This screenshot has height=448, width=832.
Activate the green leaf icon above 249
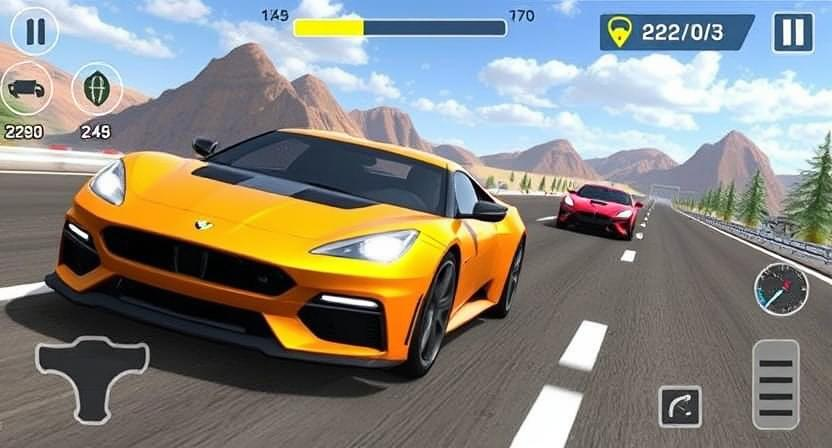tap(96, 89)
